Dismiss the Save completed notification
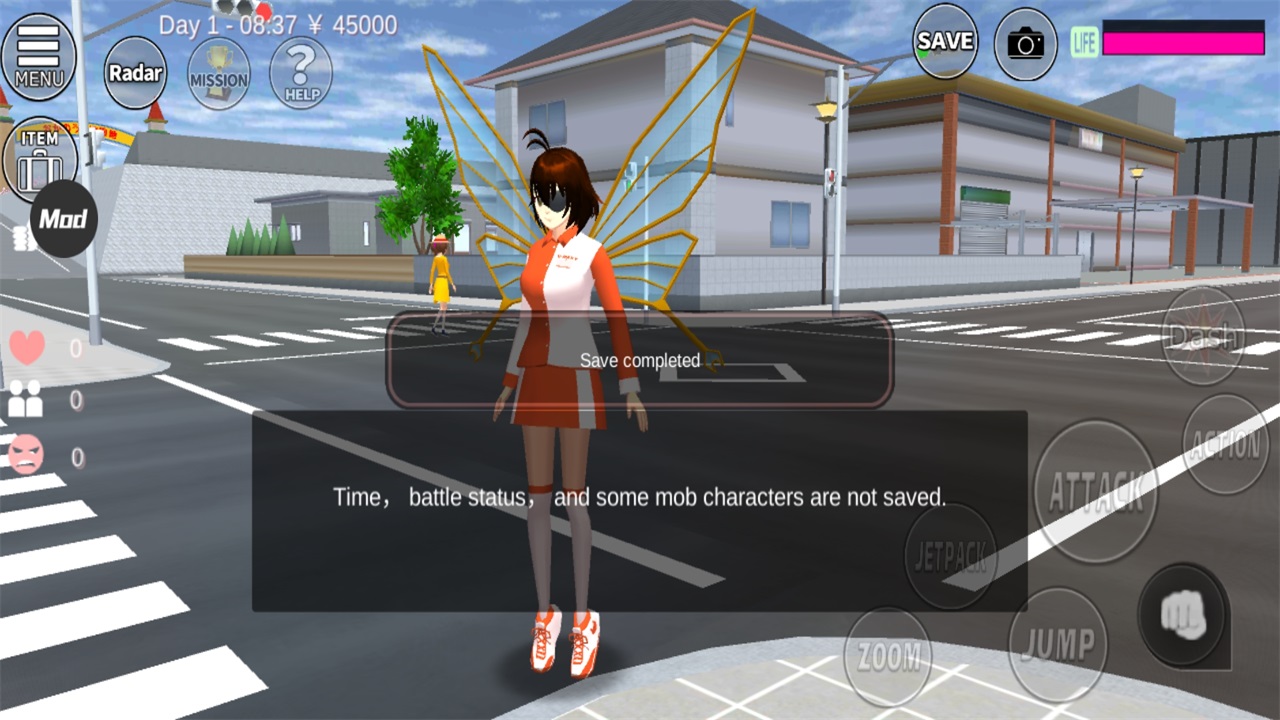 click(x=640, y=362)
